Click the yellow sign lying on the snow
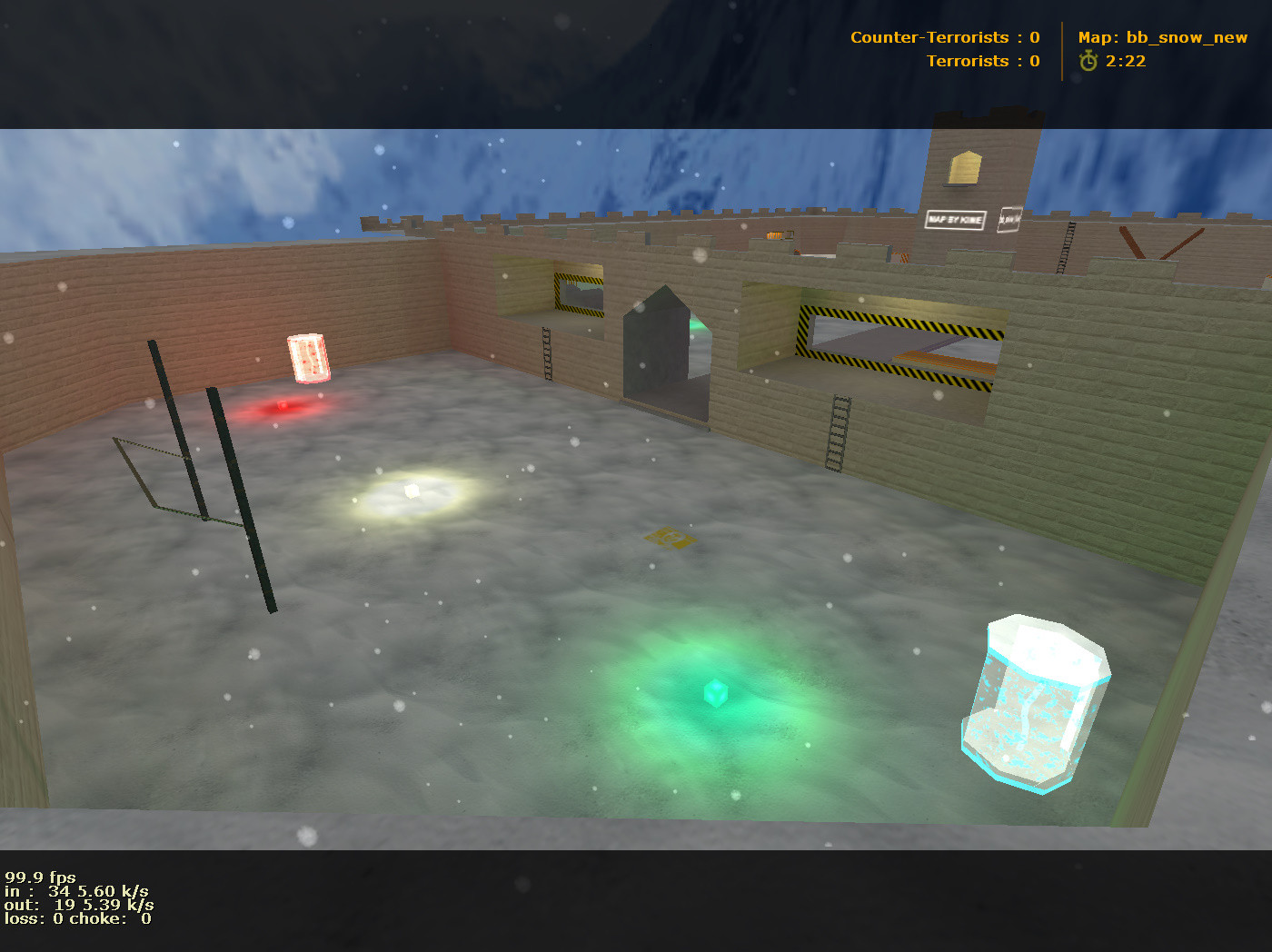The height and width of the screenshot is (952, 1272). (672, 540)
